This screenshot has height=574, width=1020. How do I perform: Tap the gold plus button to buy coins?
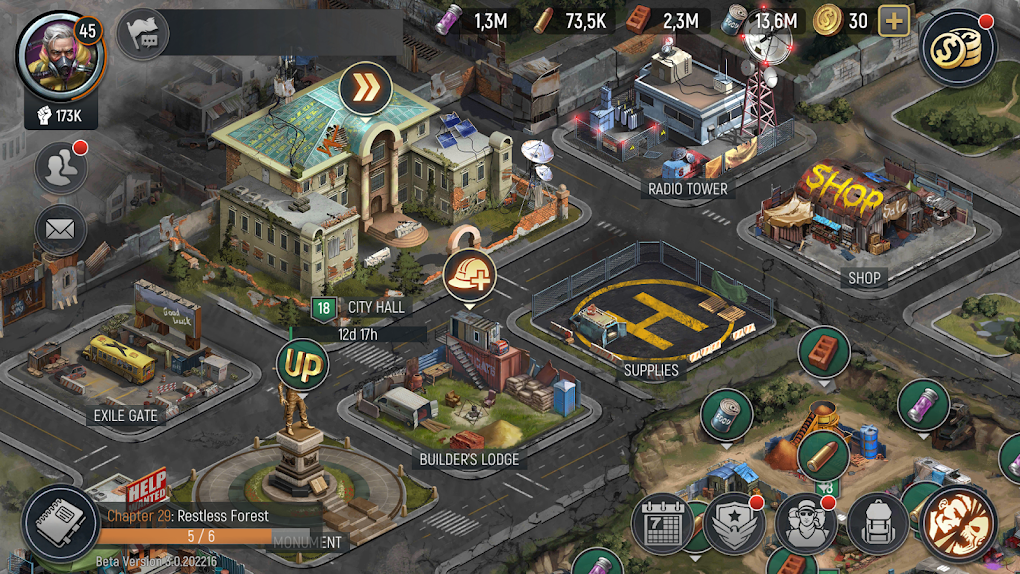pyautogui.click(x=893, y=21)
